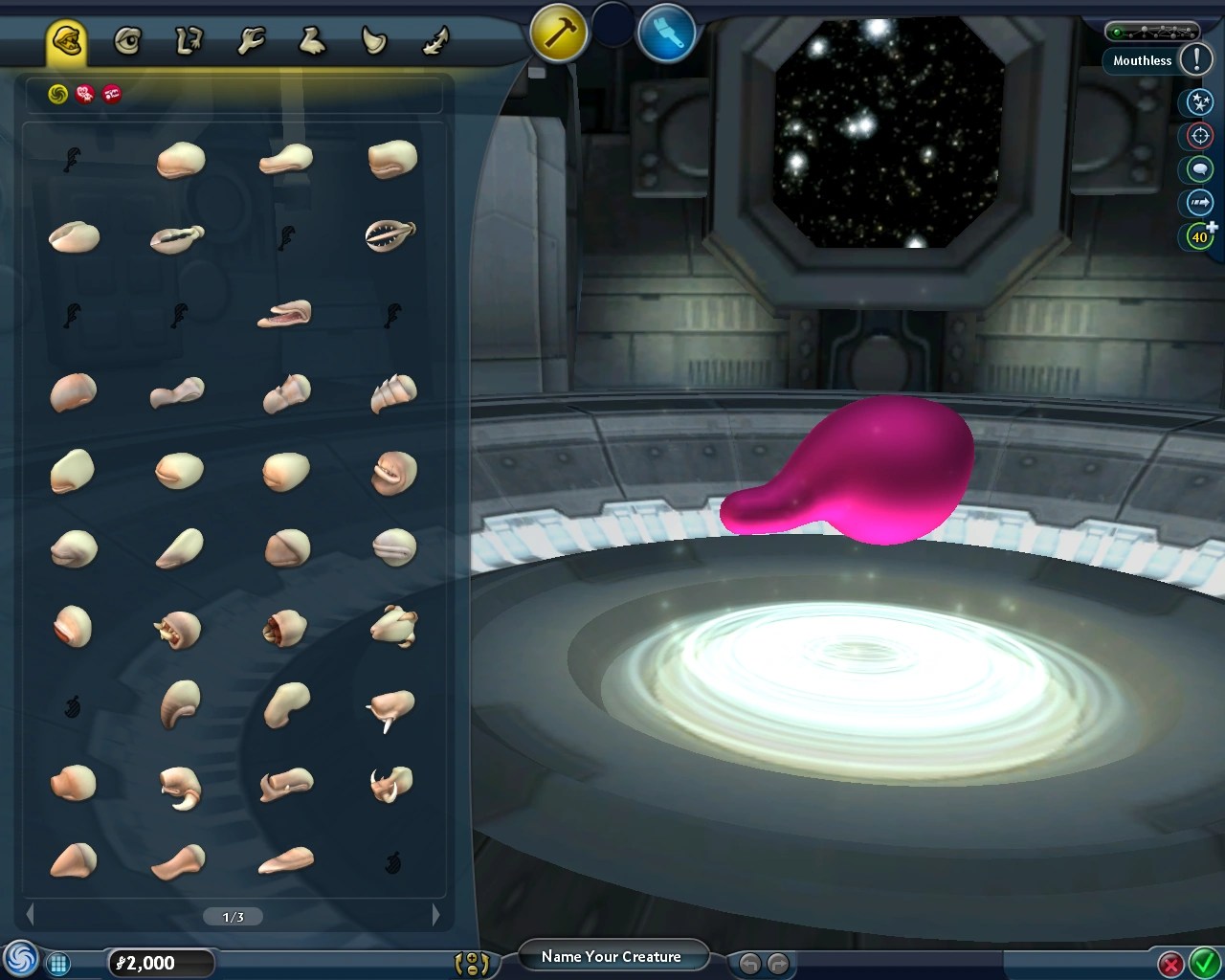1225x980 pixels.
Task: Switch to Paint mode with the brush icon
Action: click(667, 32)
